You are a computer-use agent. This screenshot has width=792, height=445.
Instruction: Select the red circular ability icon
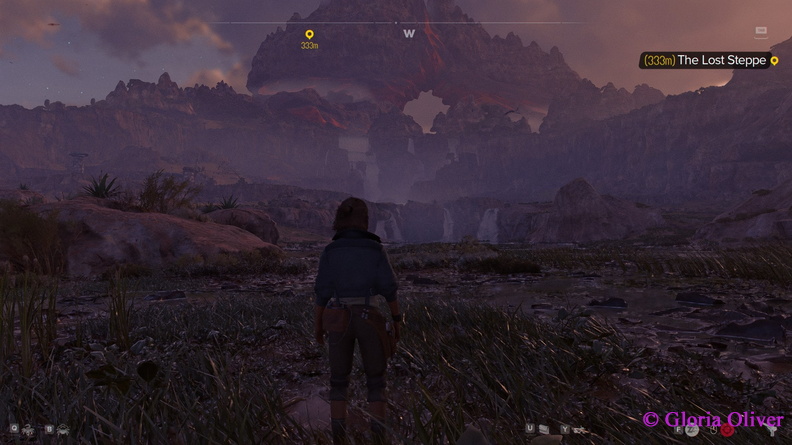(x=727, y=430)
